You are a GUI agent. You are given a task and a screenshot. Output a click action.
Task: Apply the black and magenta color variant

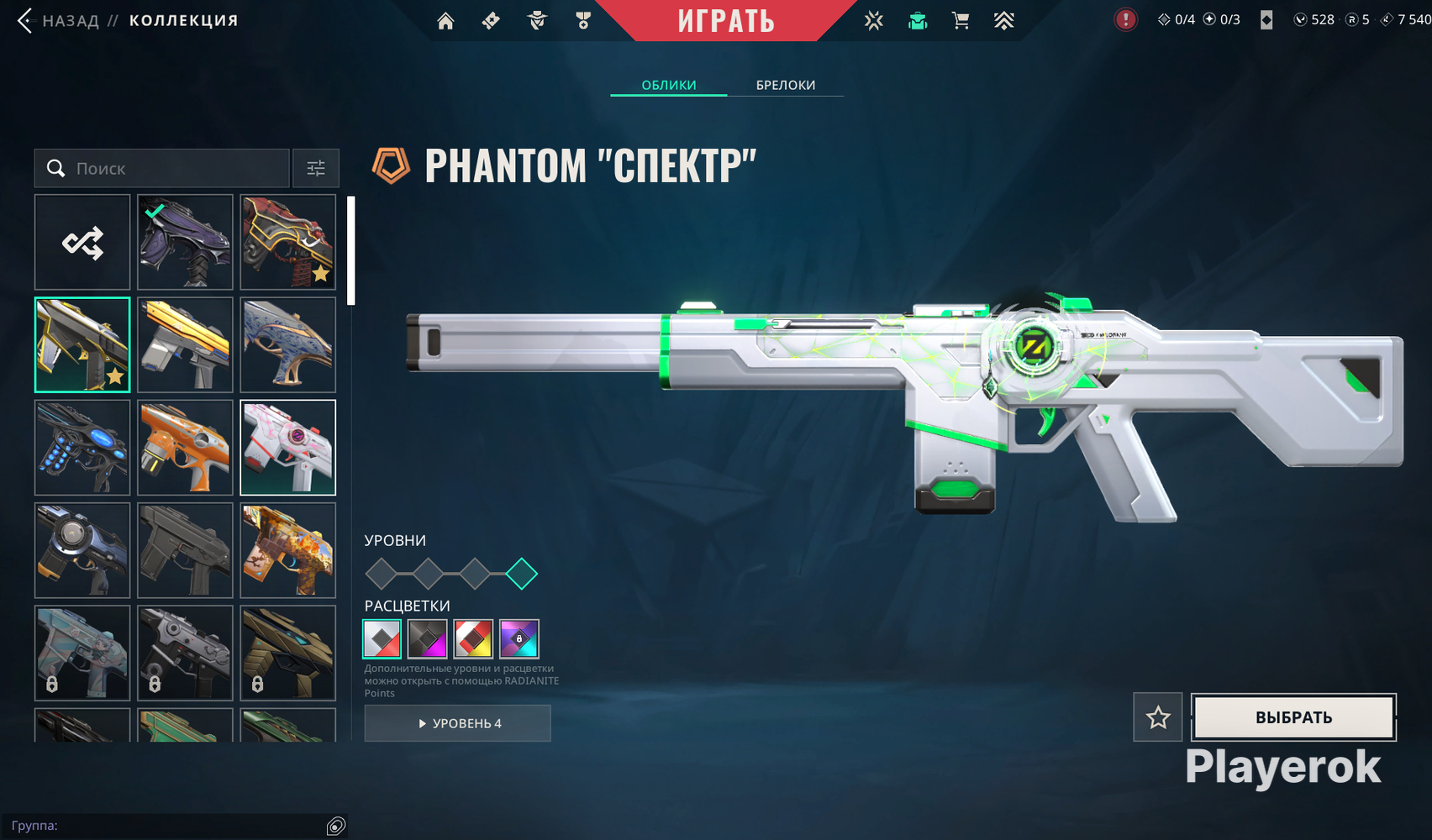click(x=428, y=639)
